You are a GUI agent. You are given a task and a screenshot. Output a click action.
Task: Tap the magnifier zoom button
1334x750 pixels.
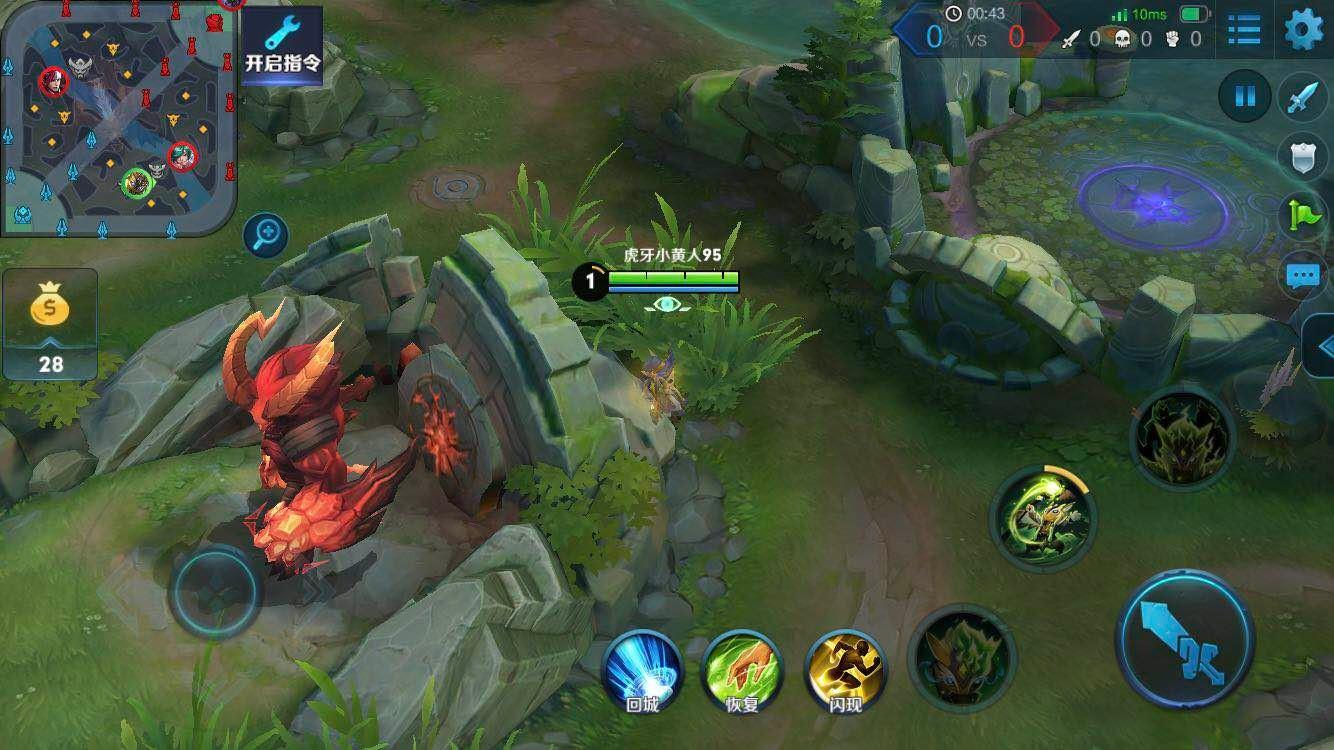click(x=266, y=236)
